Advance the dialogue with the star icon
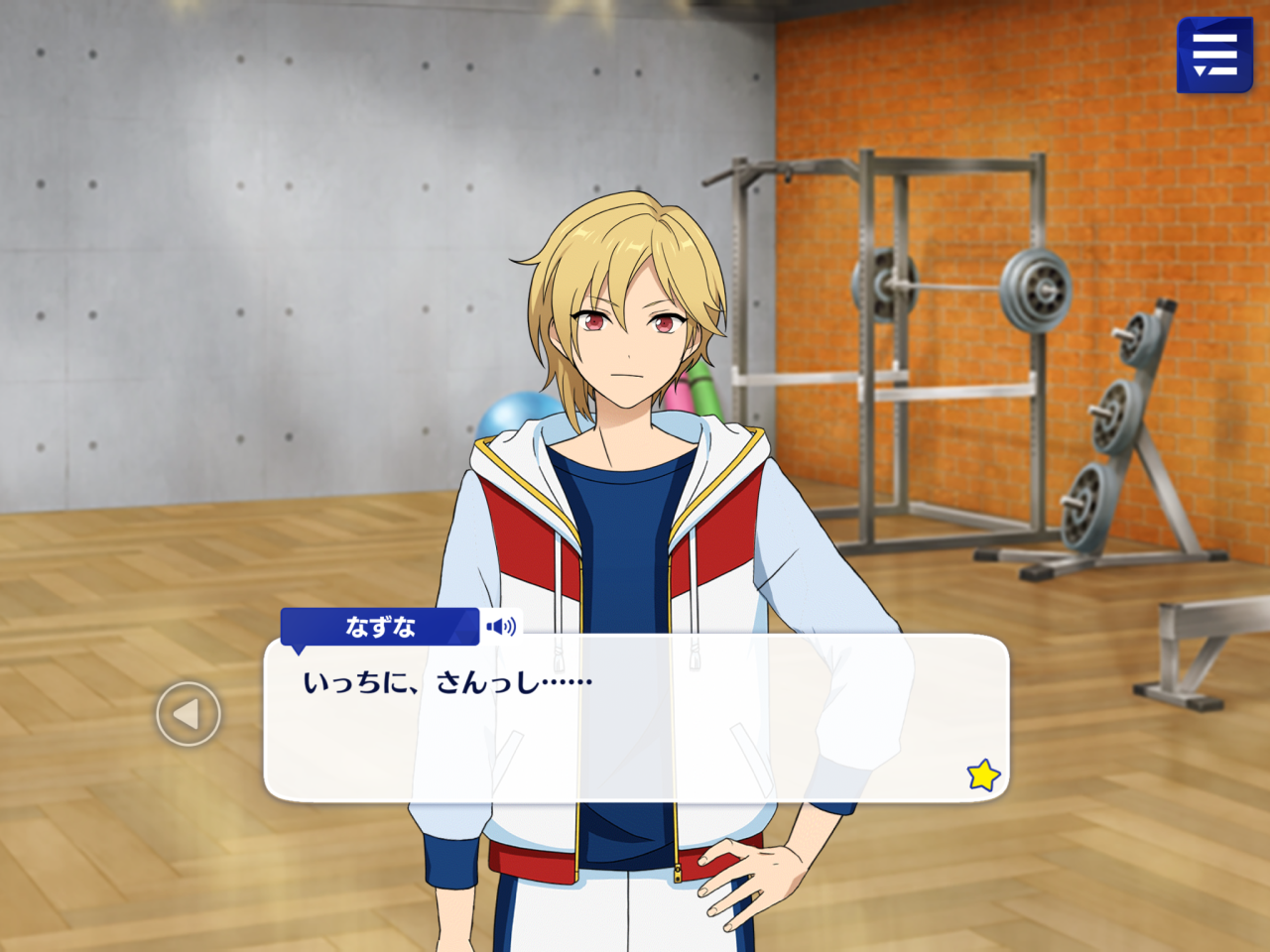 click(x=983, y=774)
